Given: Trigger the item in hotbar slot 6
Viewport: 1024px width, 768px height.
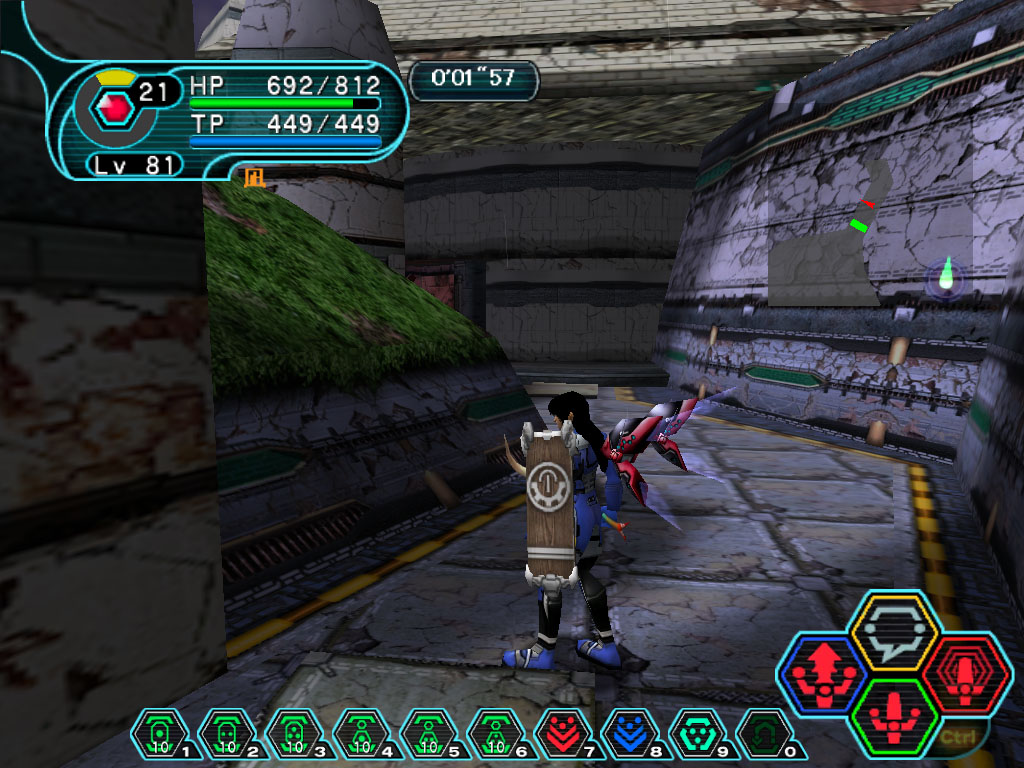Looking at the screenshot, I should click(493, 734).
